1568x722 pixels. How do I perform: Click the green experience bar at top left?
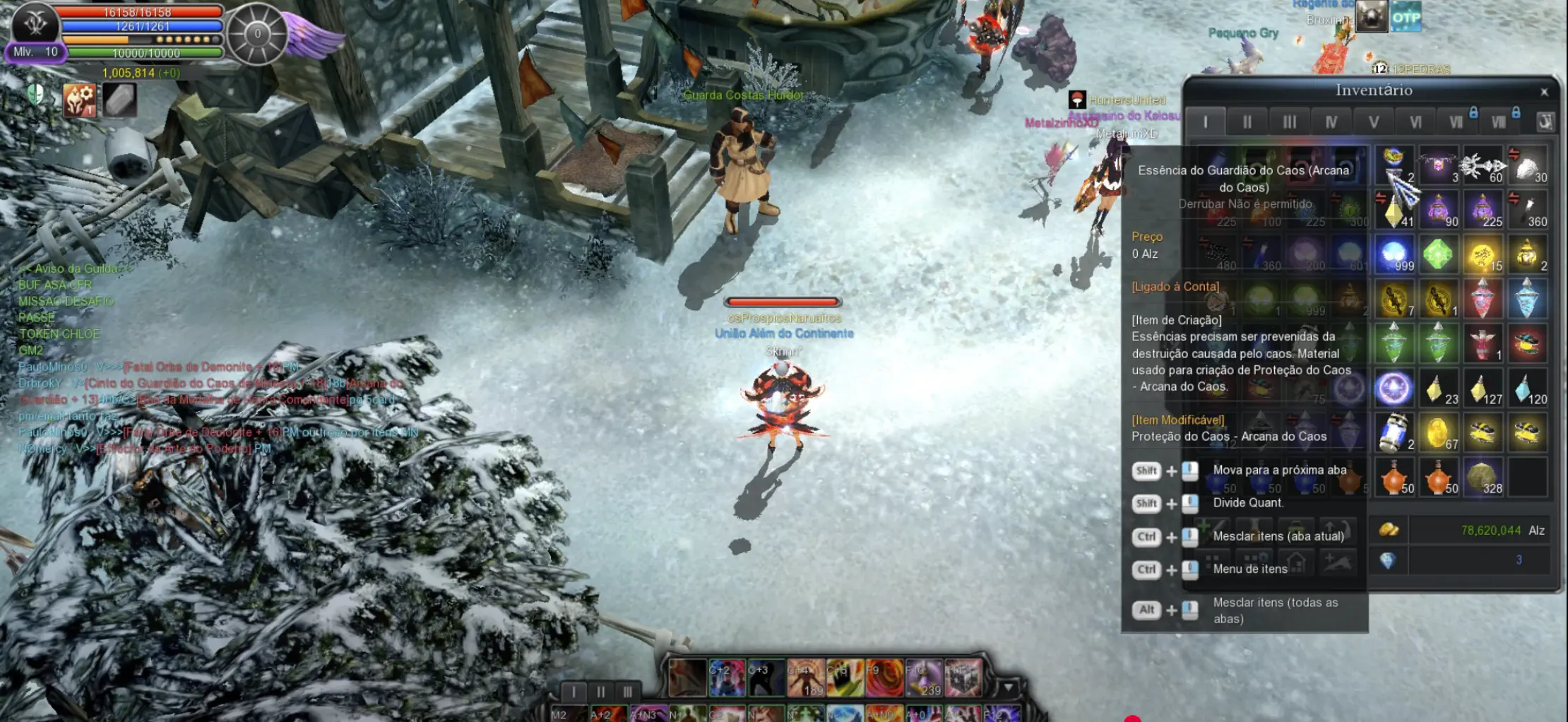146,54
